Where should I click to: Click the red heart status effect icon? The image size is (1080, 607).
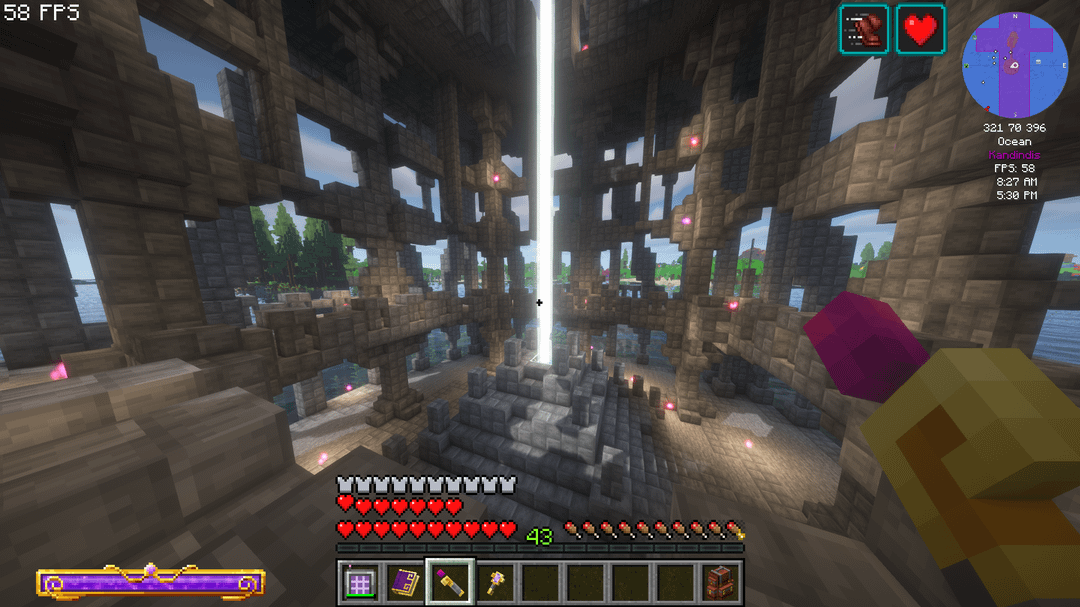(920, 29)
